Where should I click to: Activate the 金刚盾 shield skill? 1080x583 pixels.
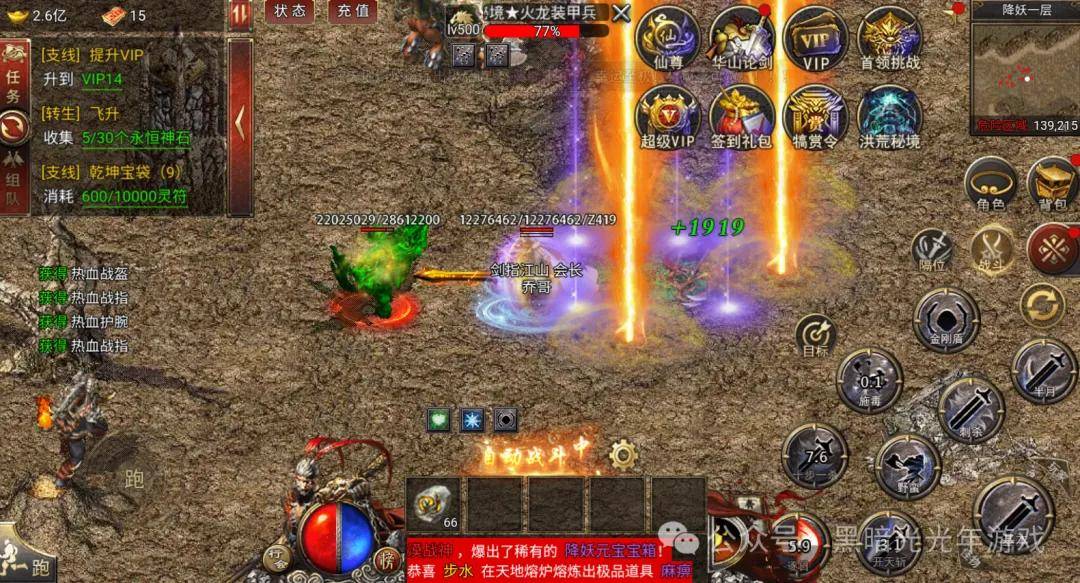coord(945,320)
